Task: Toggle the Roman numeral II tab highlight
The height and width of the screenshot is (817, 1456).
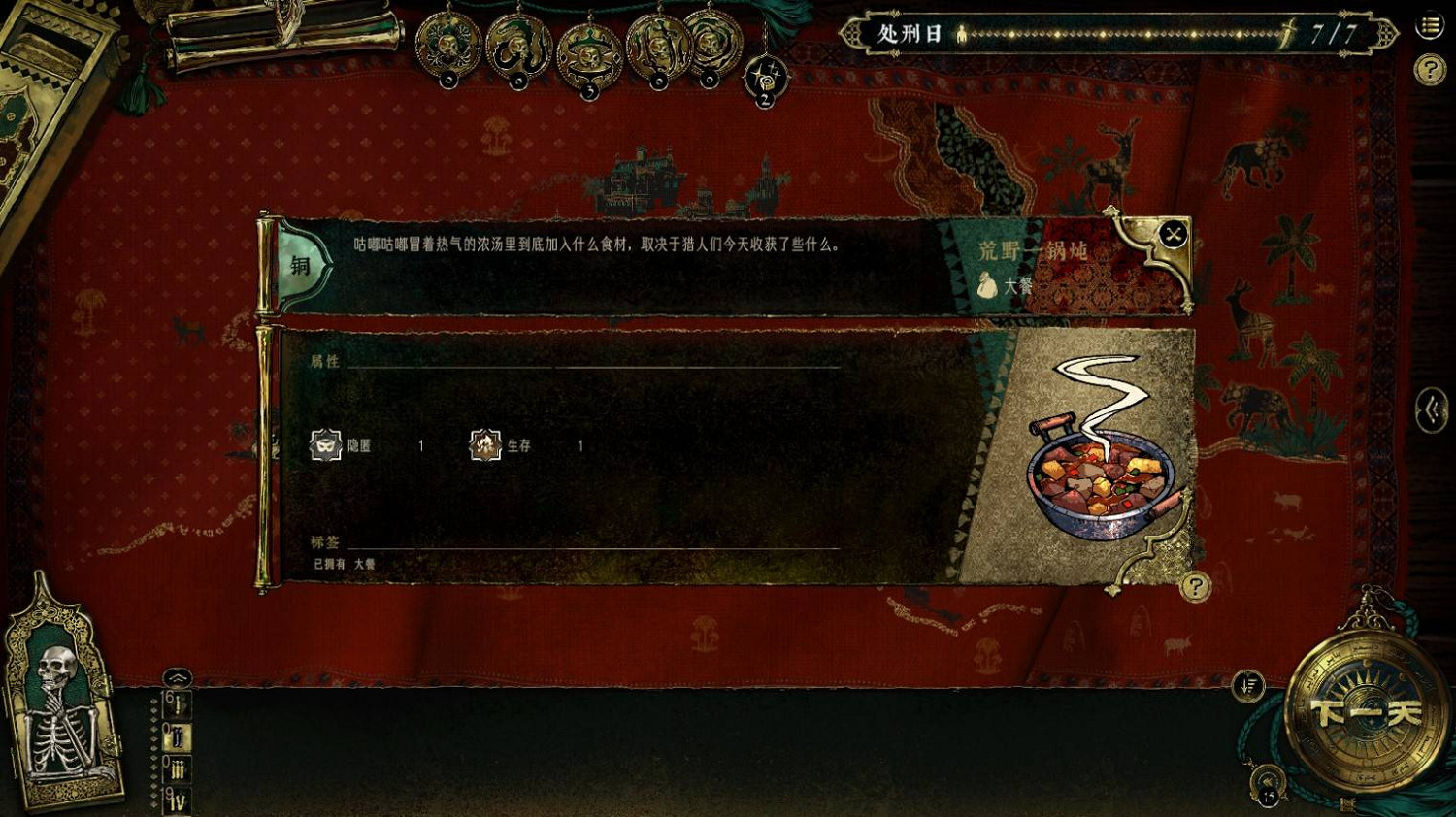Action: coord(176,735)
